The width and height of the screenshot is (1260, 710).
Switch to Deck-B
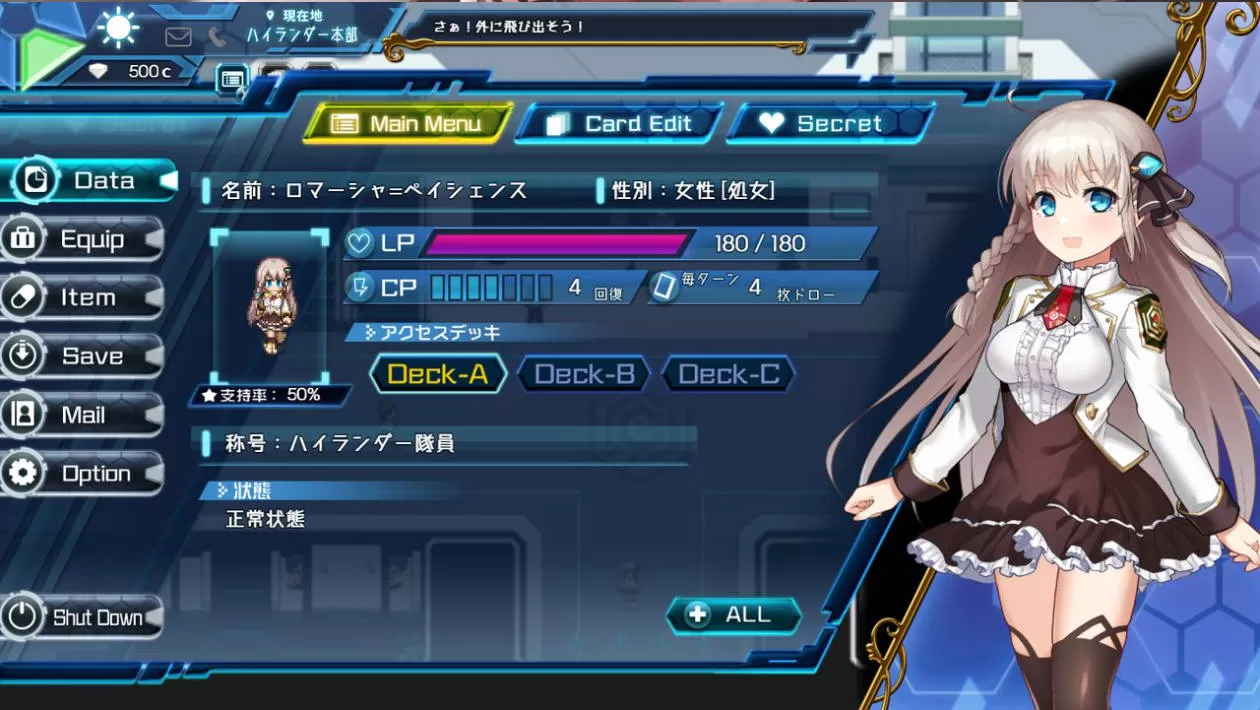[x=584, y=375]
